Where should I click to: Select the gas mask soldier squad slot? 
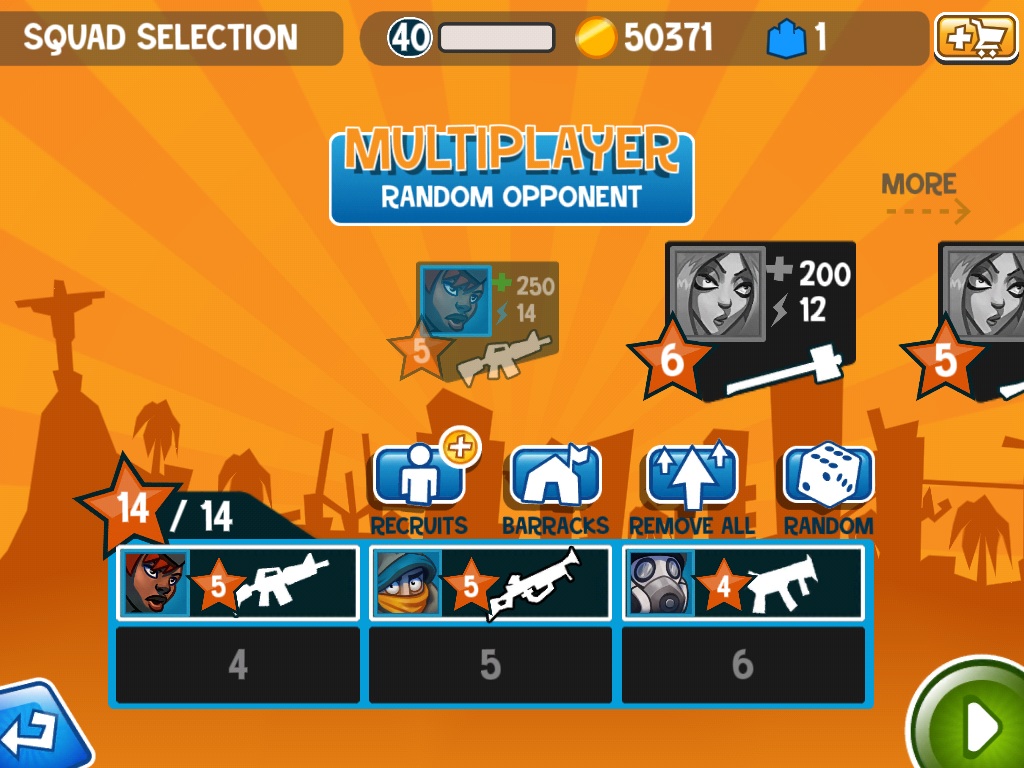coord(743,583)
